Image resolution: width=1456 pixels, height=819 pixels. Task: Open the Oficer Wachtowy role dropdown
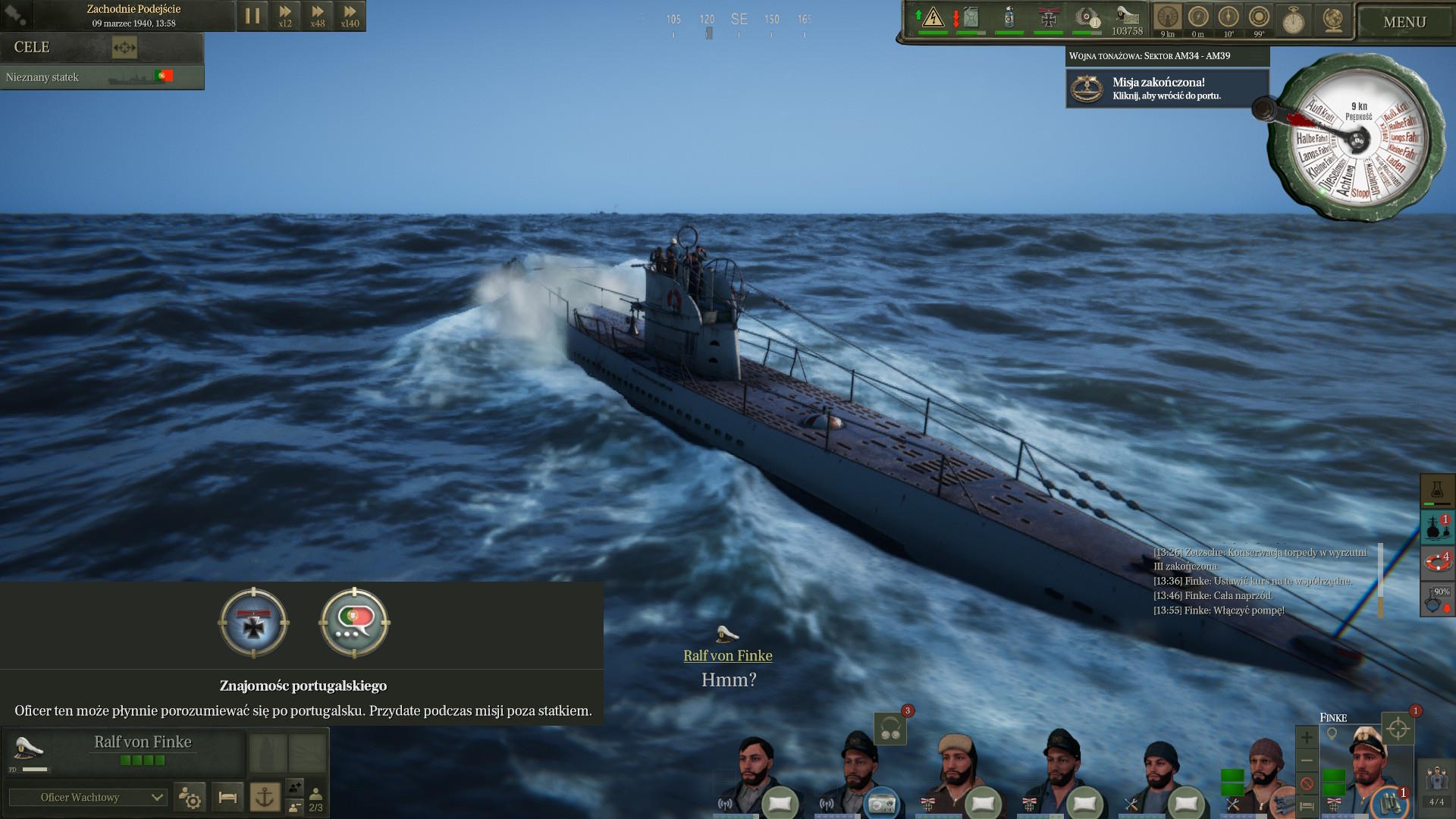point(87,797)
